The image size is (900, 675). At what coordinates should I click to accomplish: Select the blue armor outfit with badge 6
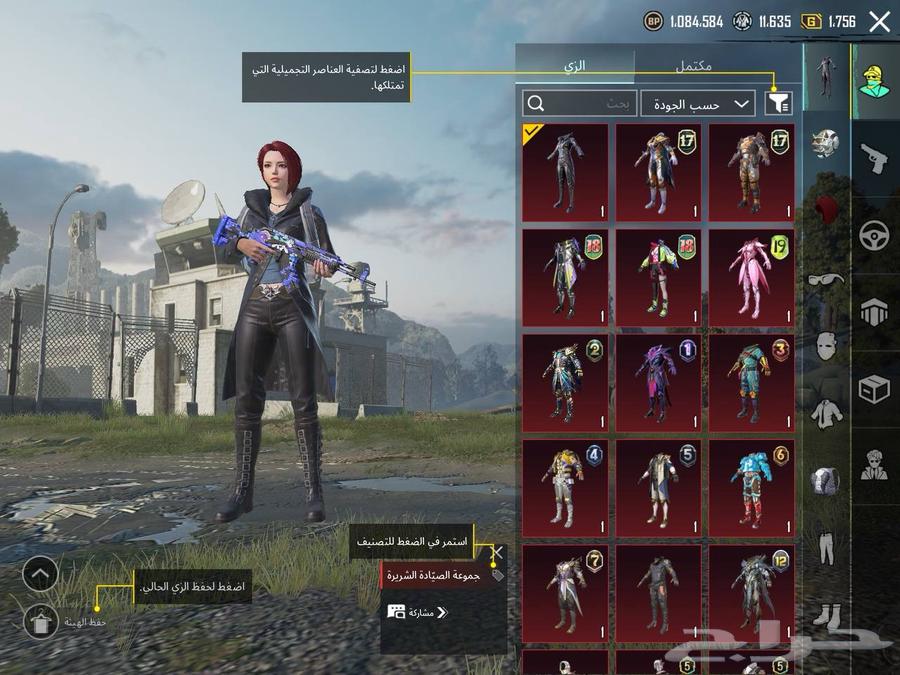pos(752,487)
